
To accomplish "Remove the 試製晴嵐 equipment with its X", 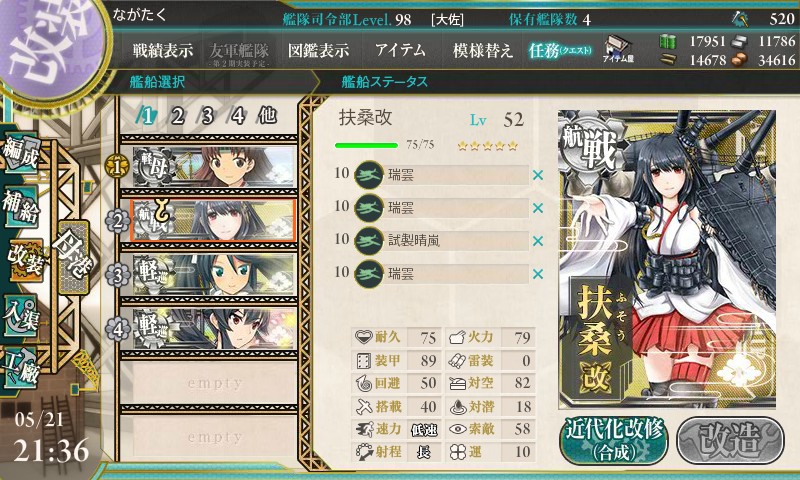I will 538,241.
